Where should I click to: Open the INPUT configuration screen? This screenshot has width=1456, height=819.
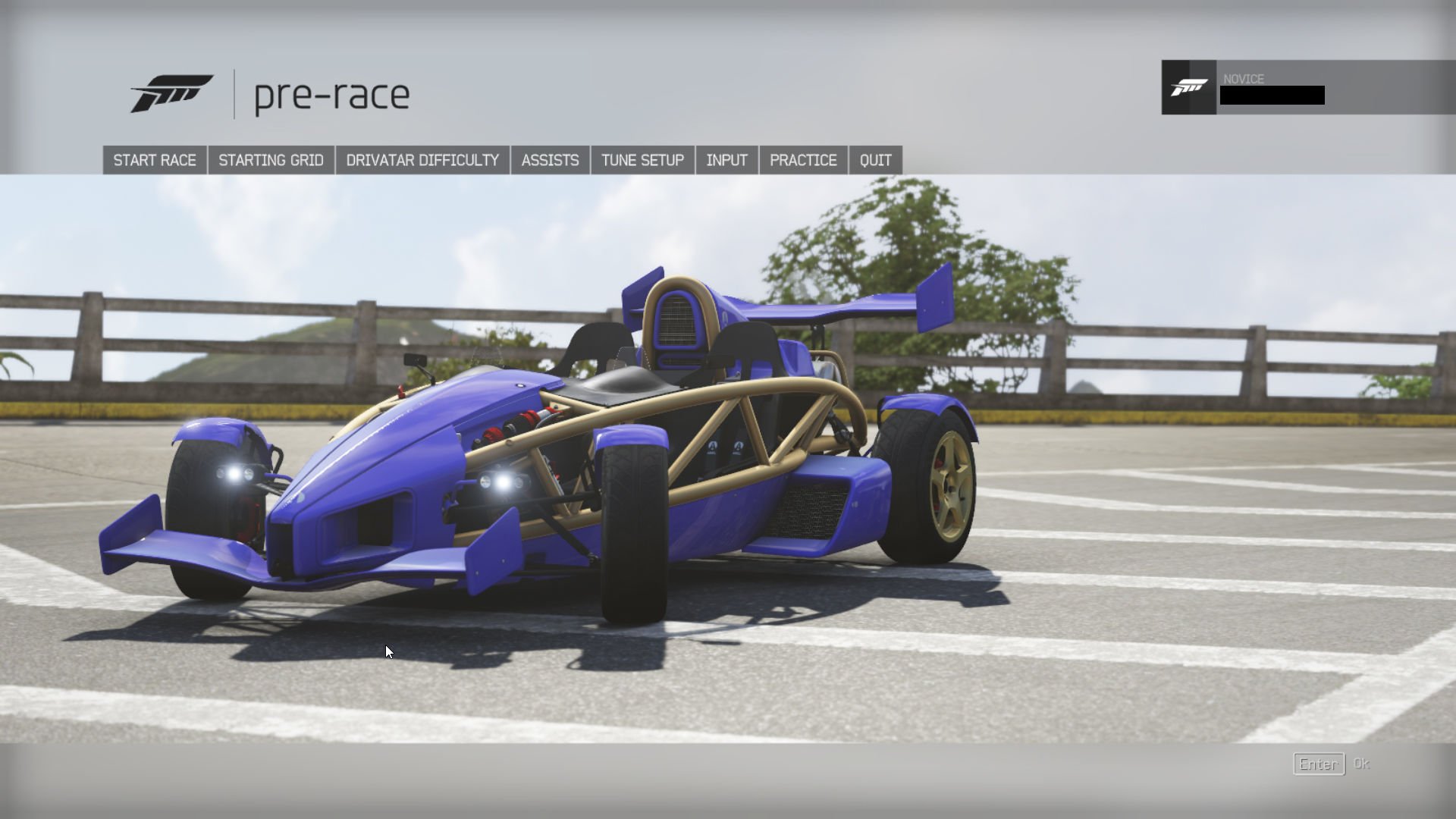click(x=726, y=159)
